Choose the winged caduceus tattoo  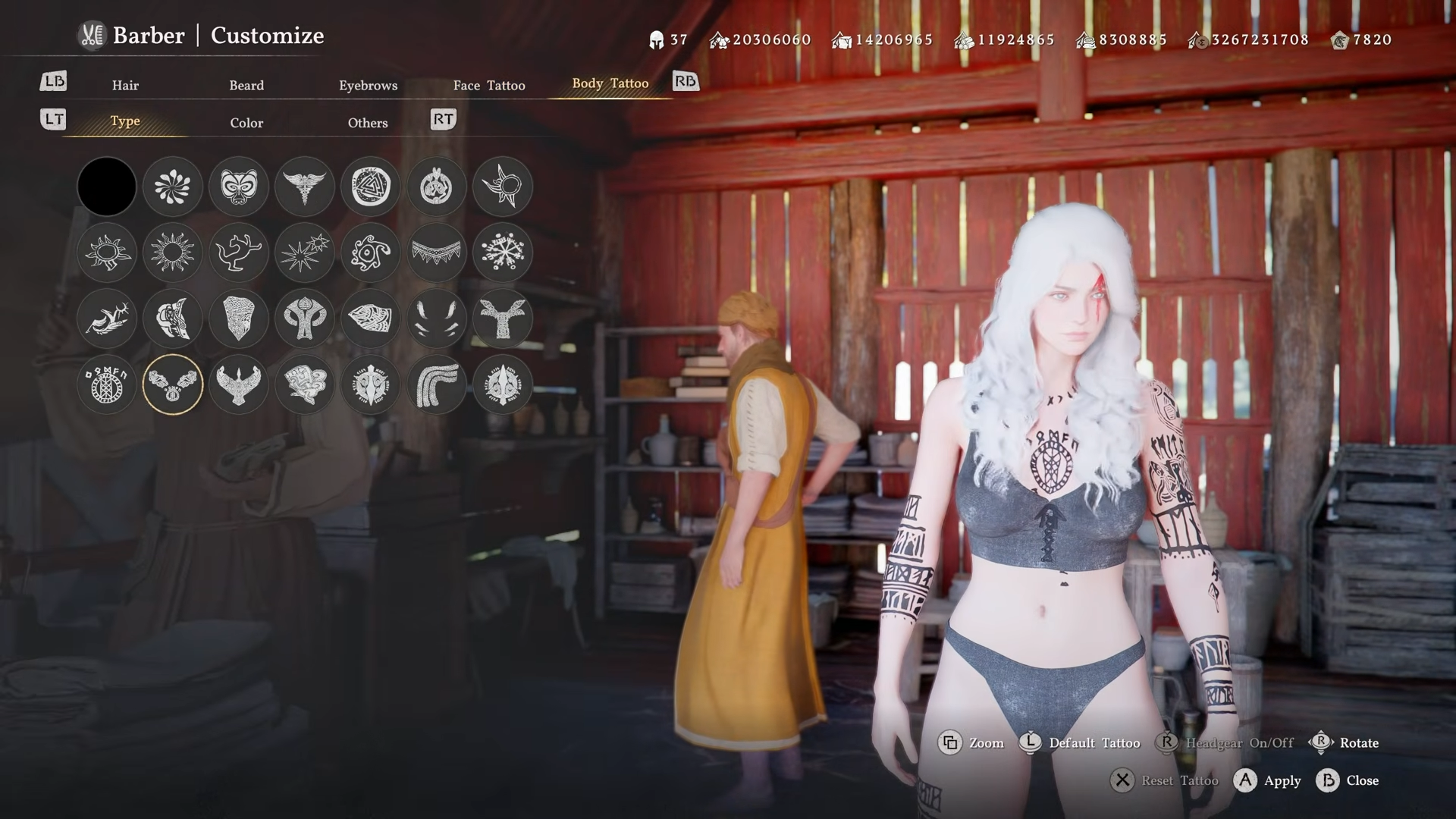pyautogui.click(x=305, y=187)
